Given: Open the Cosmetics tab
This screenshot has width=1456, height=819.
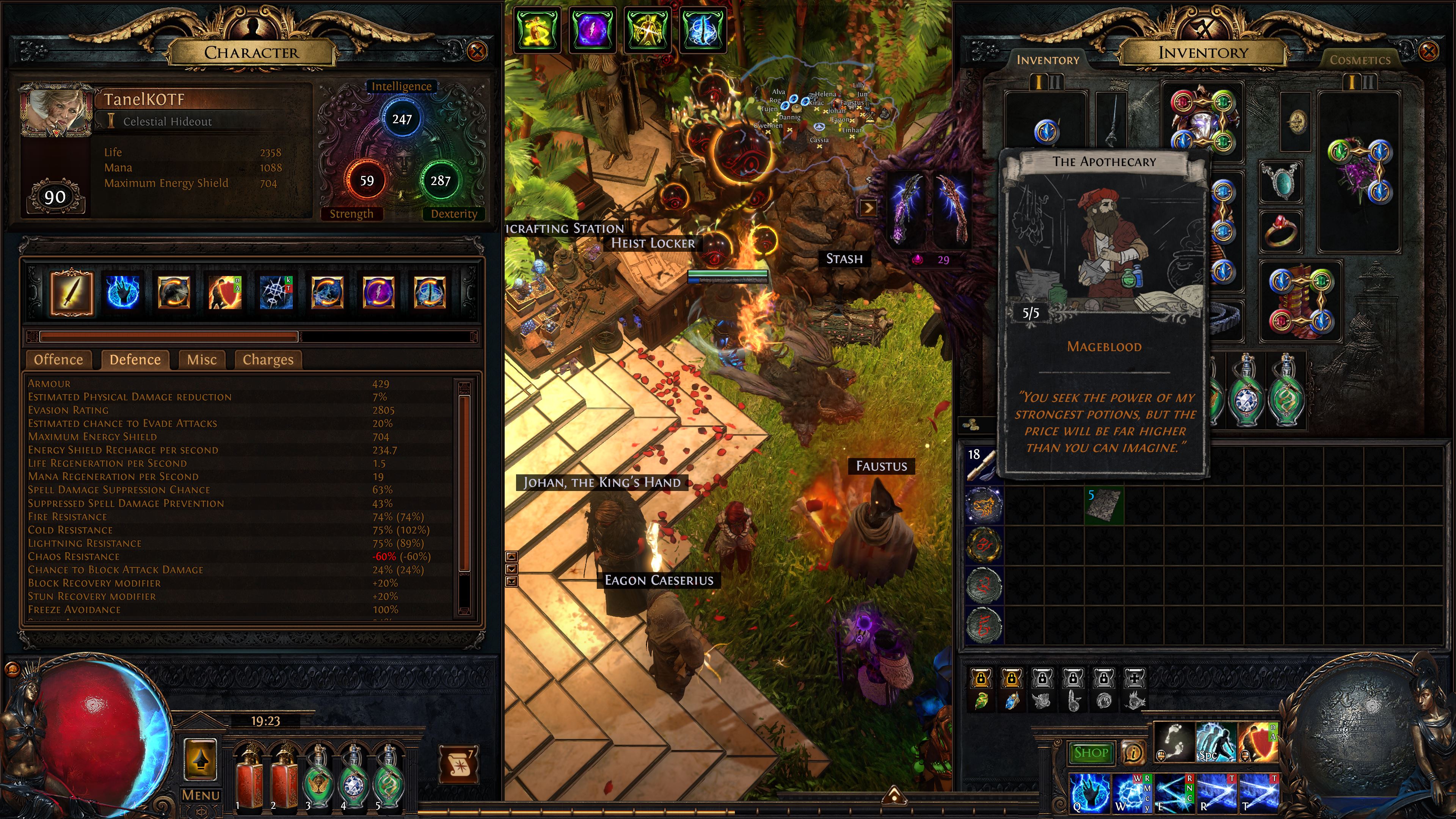Looking at the screenshot, I should 1359,60.
